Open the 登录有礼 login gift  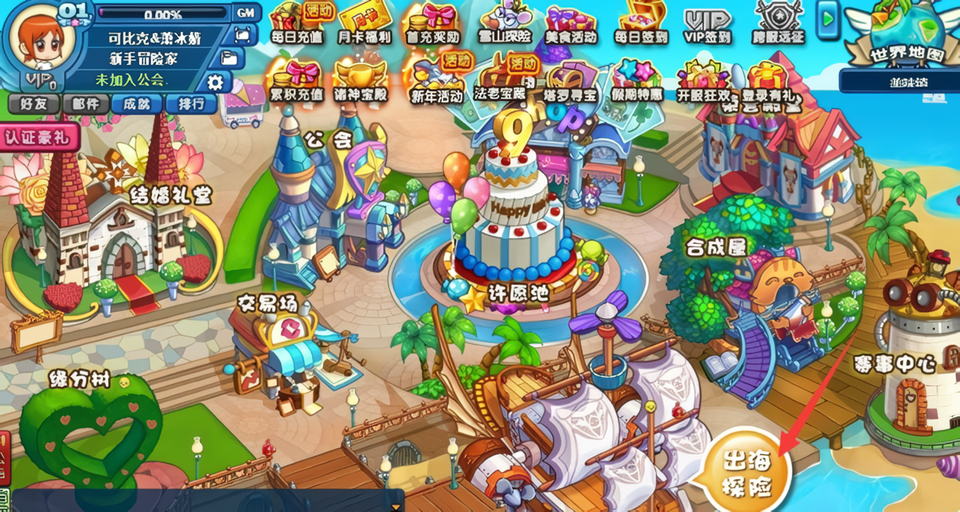click(769, 82)
